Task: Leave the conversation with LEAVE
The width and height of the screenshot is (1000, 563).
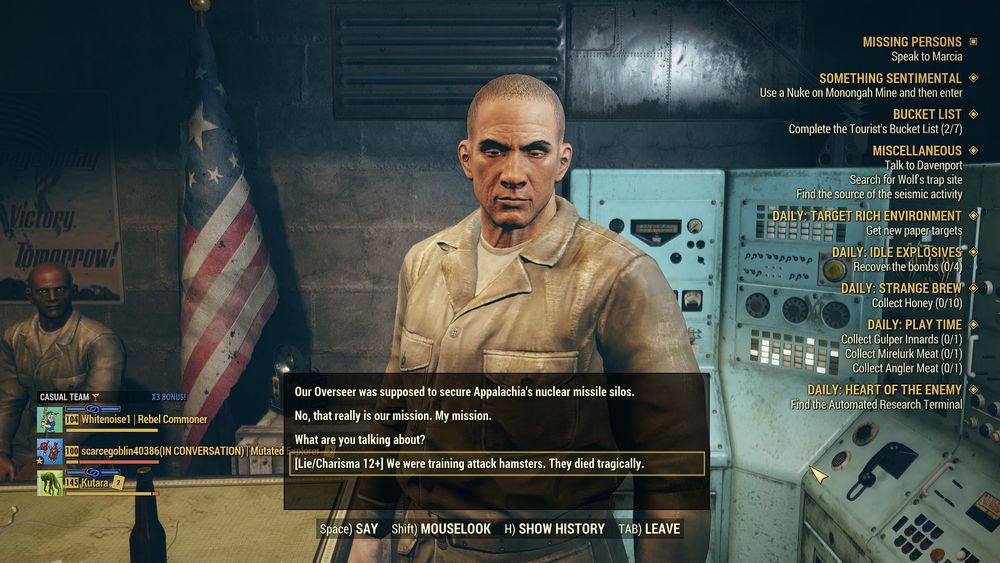Action: (x=650, y=528)
